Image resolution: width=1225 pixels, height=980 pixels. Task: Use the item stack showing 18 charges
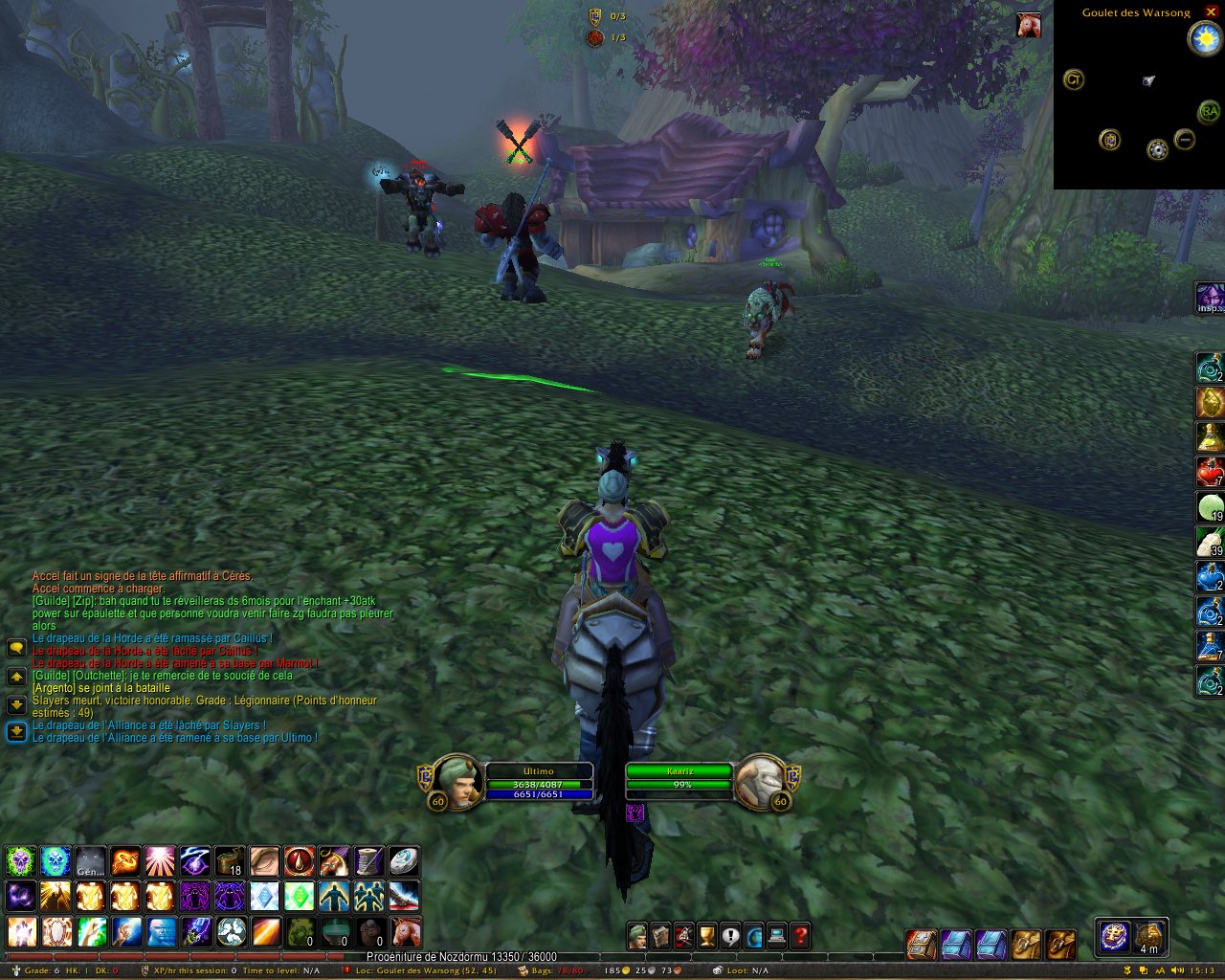230,861
